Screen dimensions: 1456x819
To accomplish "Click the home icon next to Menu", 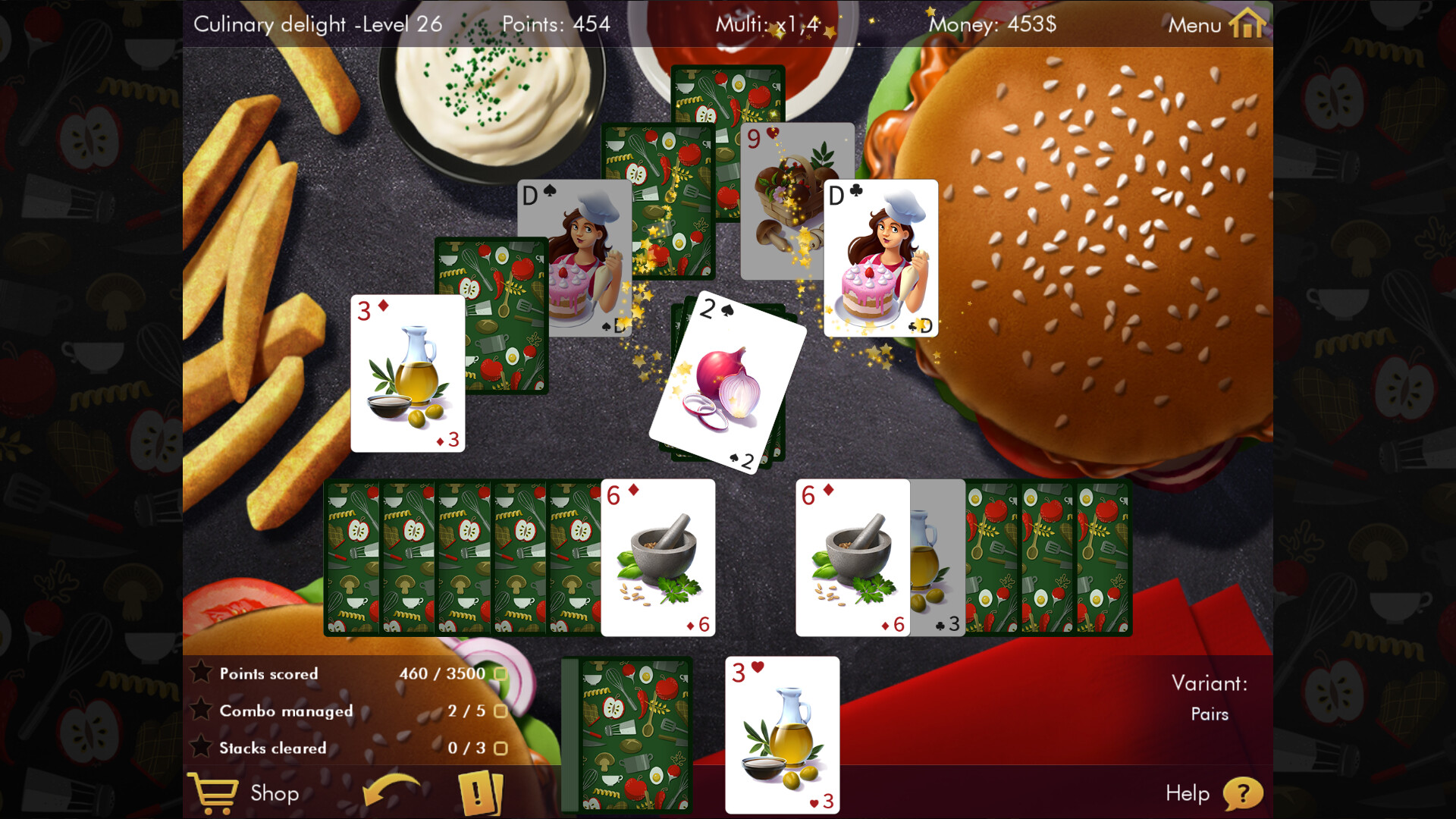I will [1246, 24].
